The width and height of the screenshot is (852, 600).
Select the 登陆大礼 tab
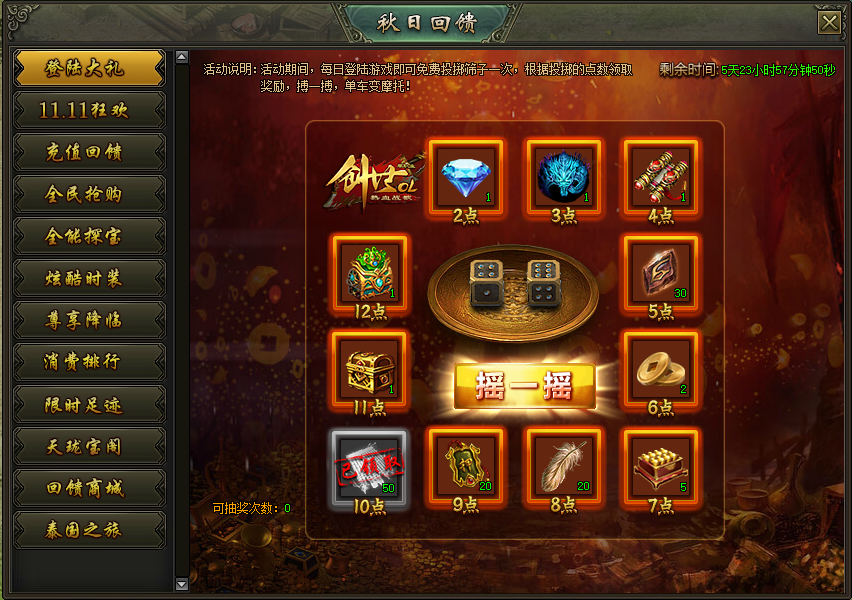(x=89, y=68)
